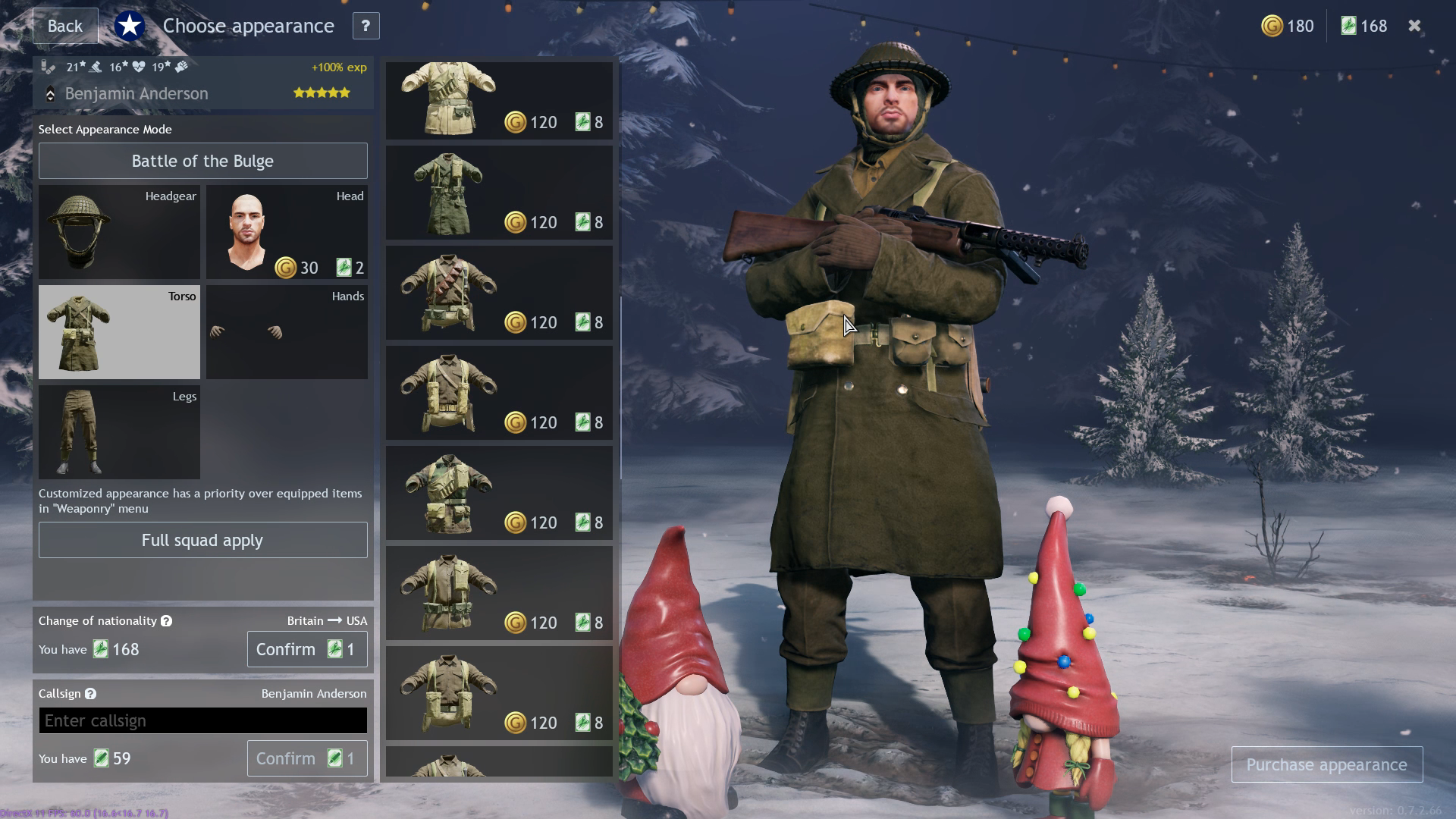Viewport: 1456px width, 819px height.
Task: Purchase the selected appearance
Action: coord(1326,764)
